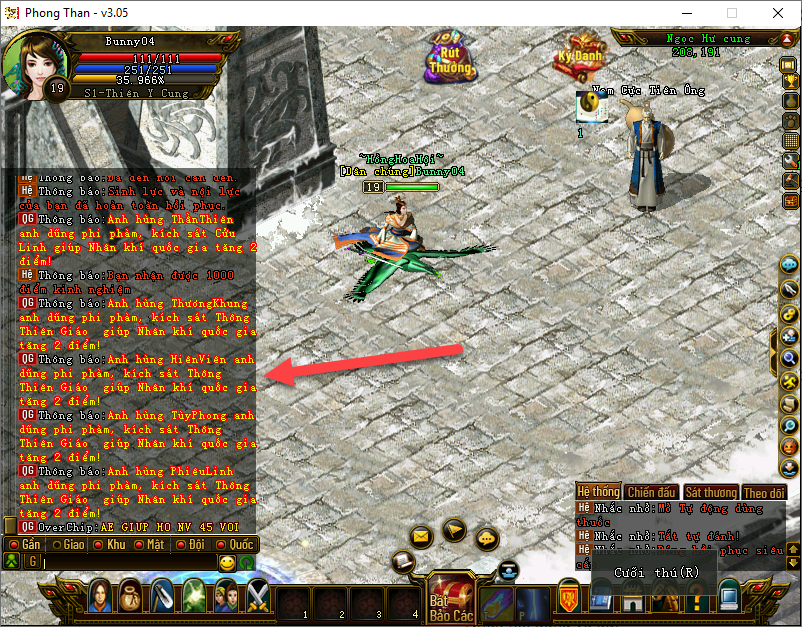Switch to the Chiến đấu log tab
The height and width of the screenshot is (627, 802).
[651, 492]
